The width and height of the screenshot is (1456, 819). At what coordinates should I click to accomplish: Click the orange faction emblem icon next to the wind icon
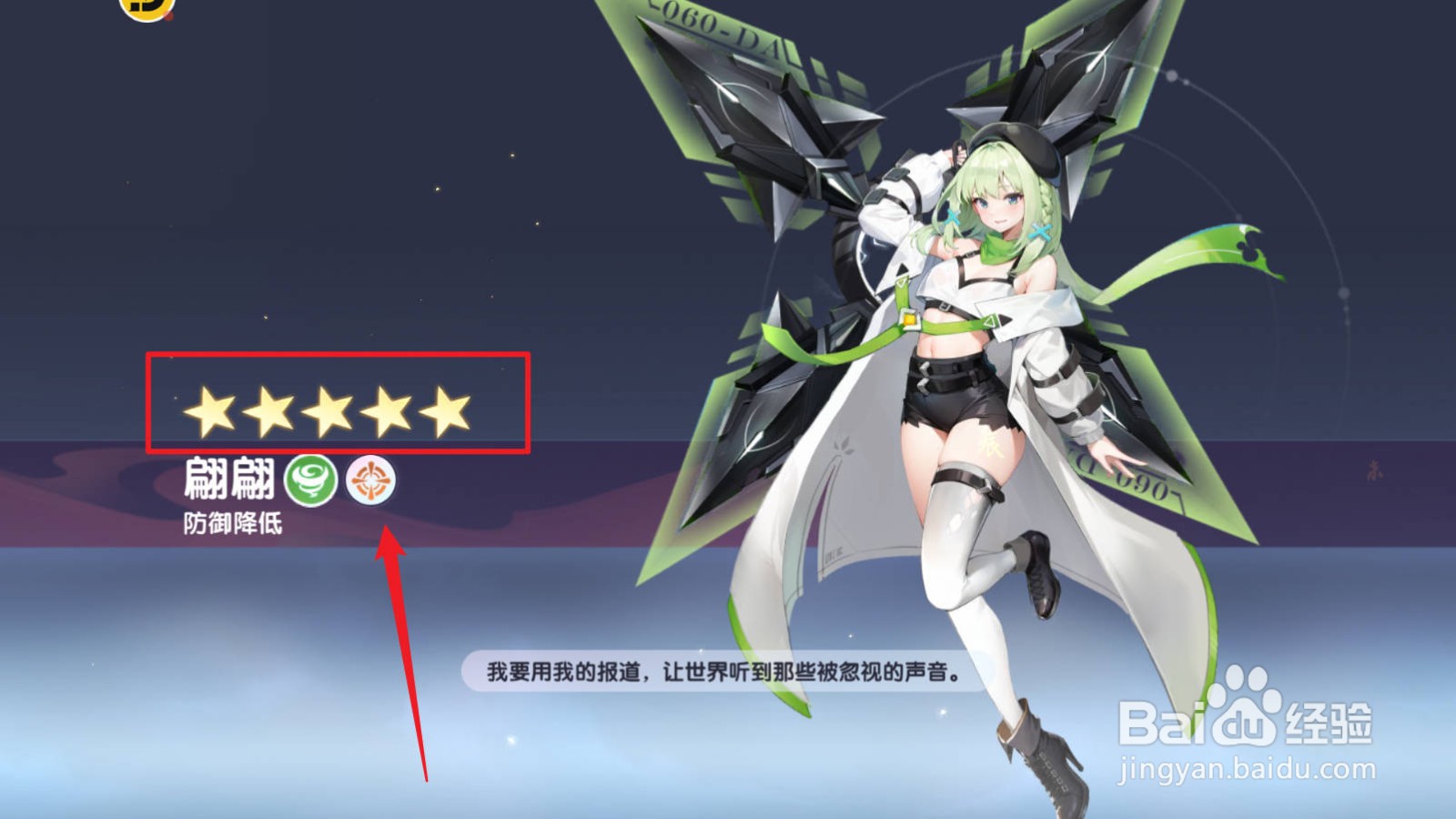(371, 480)
